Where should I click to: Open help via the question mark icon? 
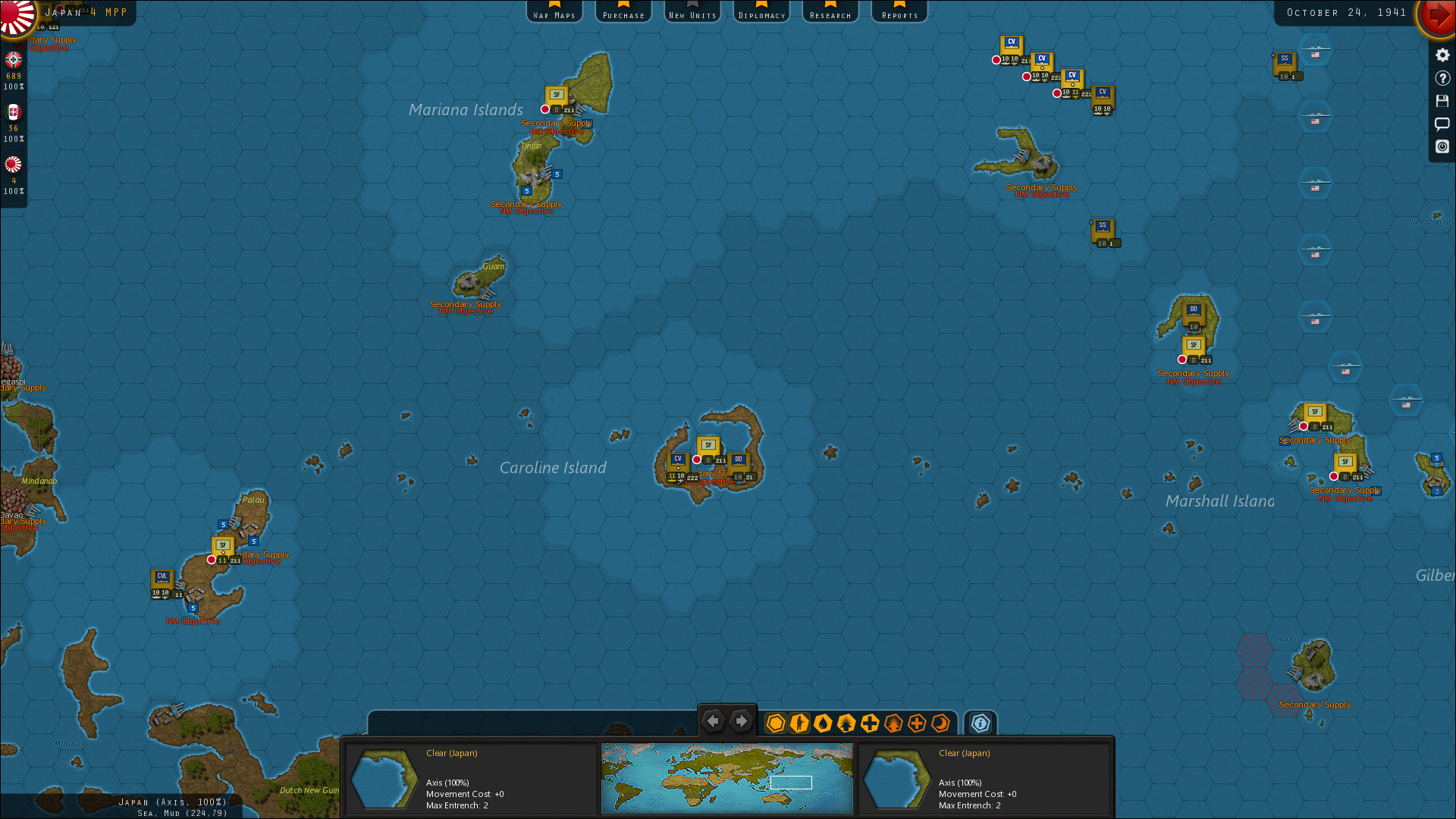[x=1442, y=78]
